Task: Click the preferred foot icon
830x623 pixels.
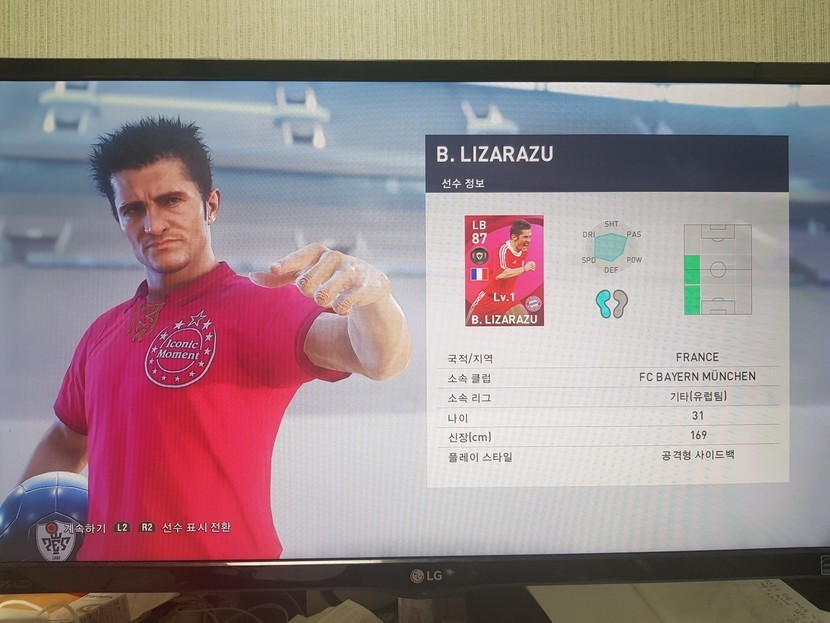Action: [x=611, y=303]
